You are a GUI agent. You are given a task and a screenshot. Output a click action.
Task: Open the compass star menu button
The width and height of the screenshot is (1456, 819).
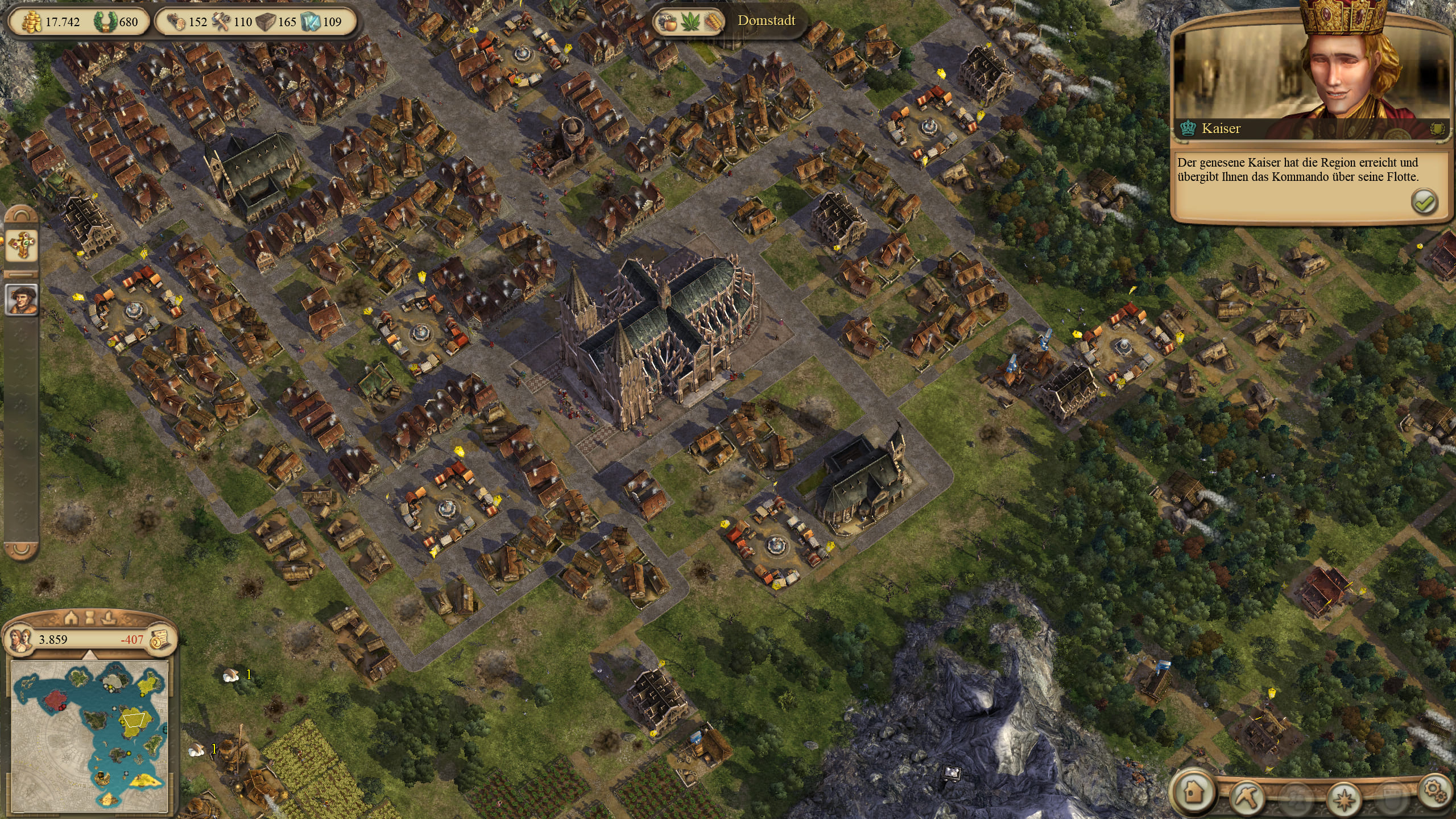point(1344,800)
